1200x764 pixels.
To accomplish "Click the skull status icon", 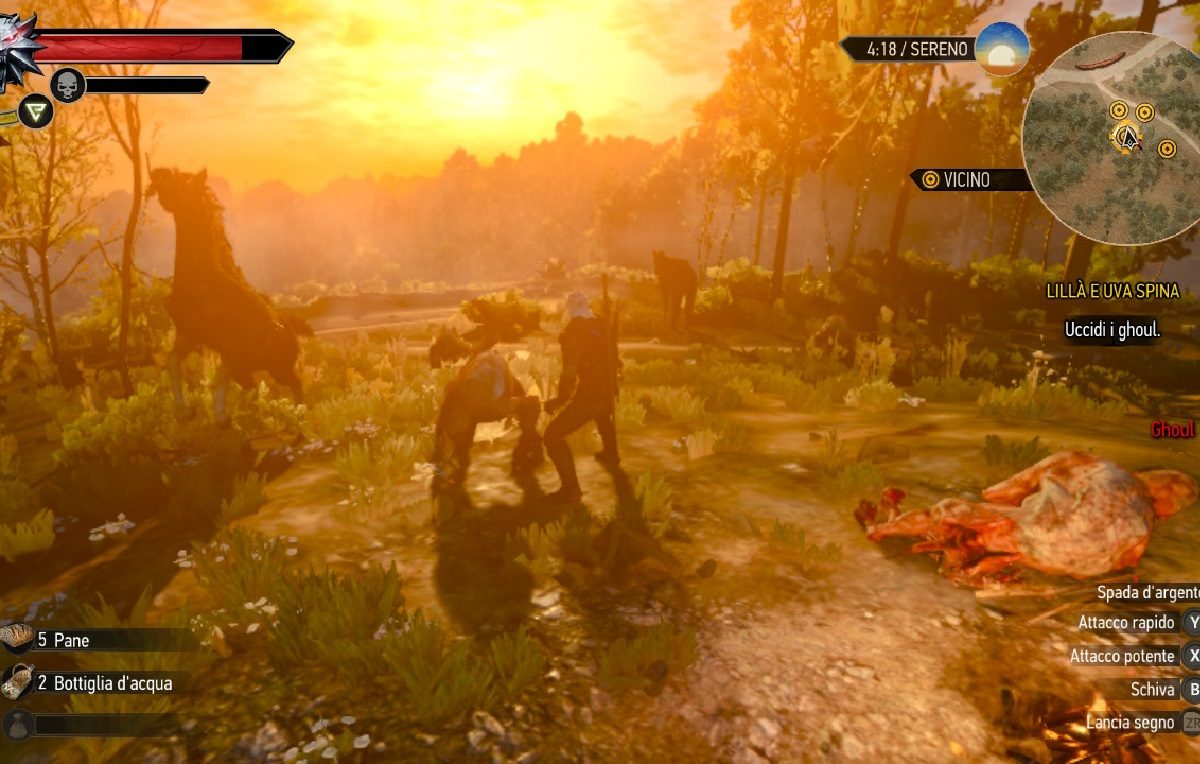I will [67, 85].
